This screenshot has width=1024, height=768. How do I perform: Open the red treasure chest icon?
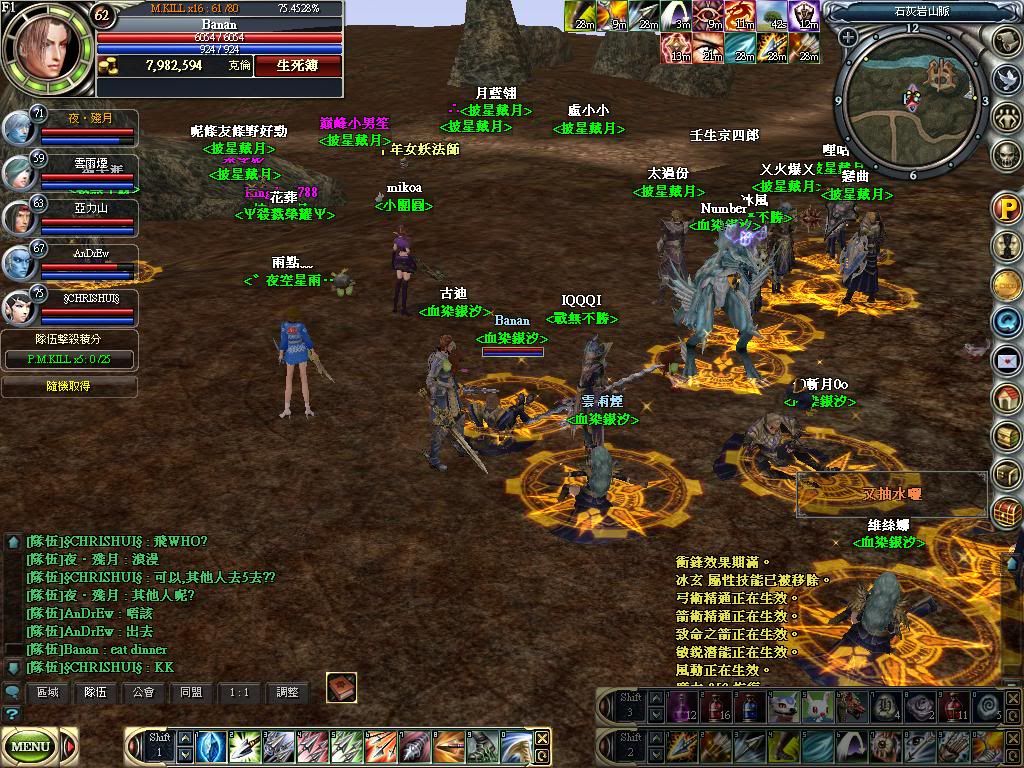(1005, 511)
